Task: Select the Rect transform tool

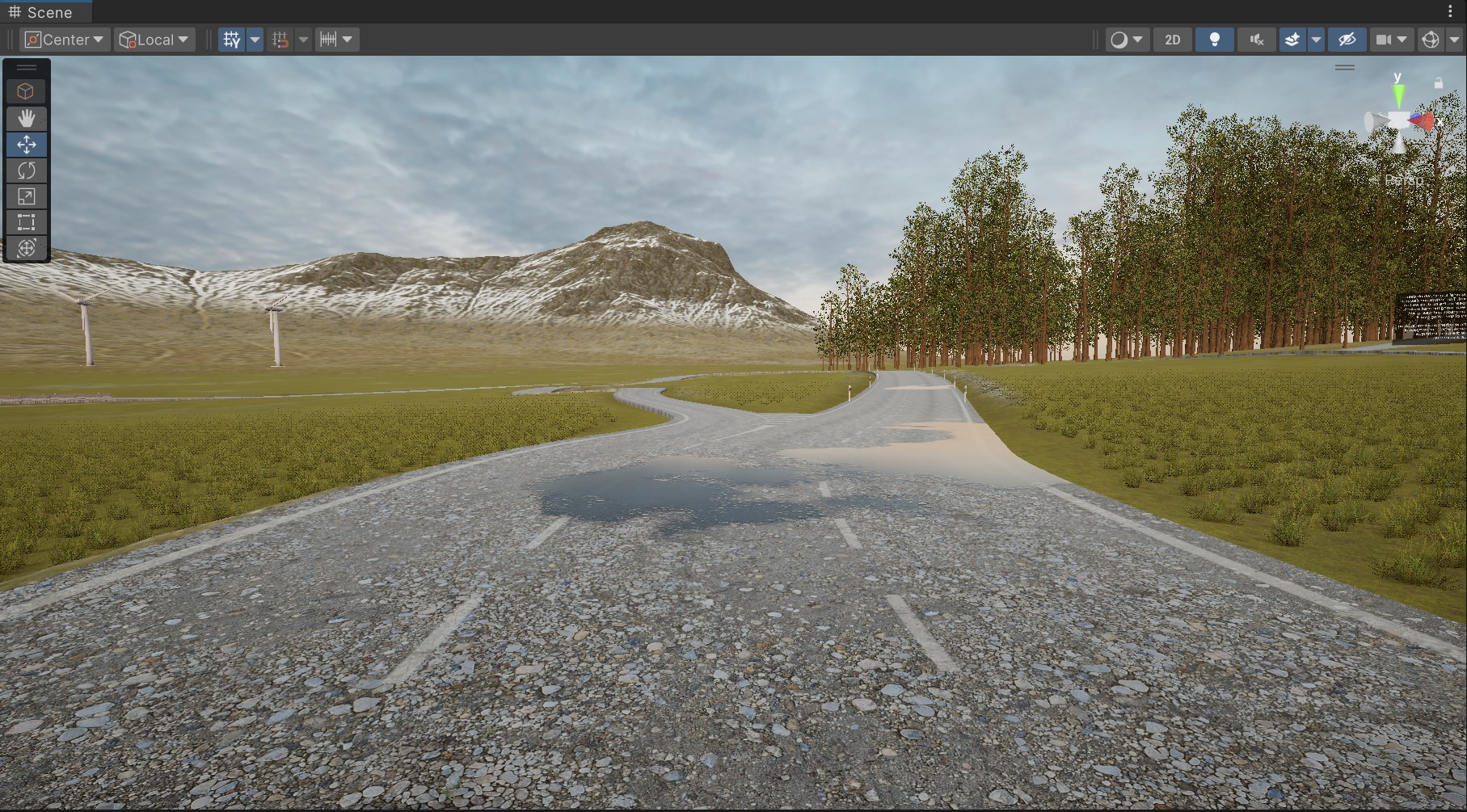Action: pyautogui.click(x=26, y=222)
